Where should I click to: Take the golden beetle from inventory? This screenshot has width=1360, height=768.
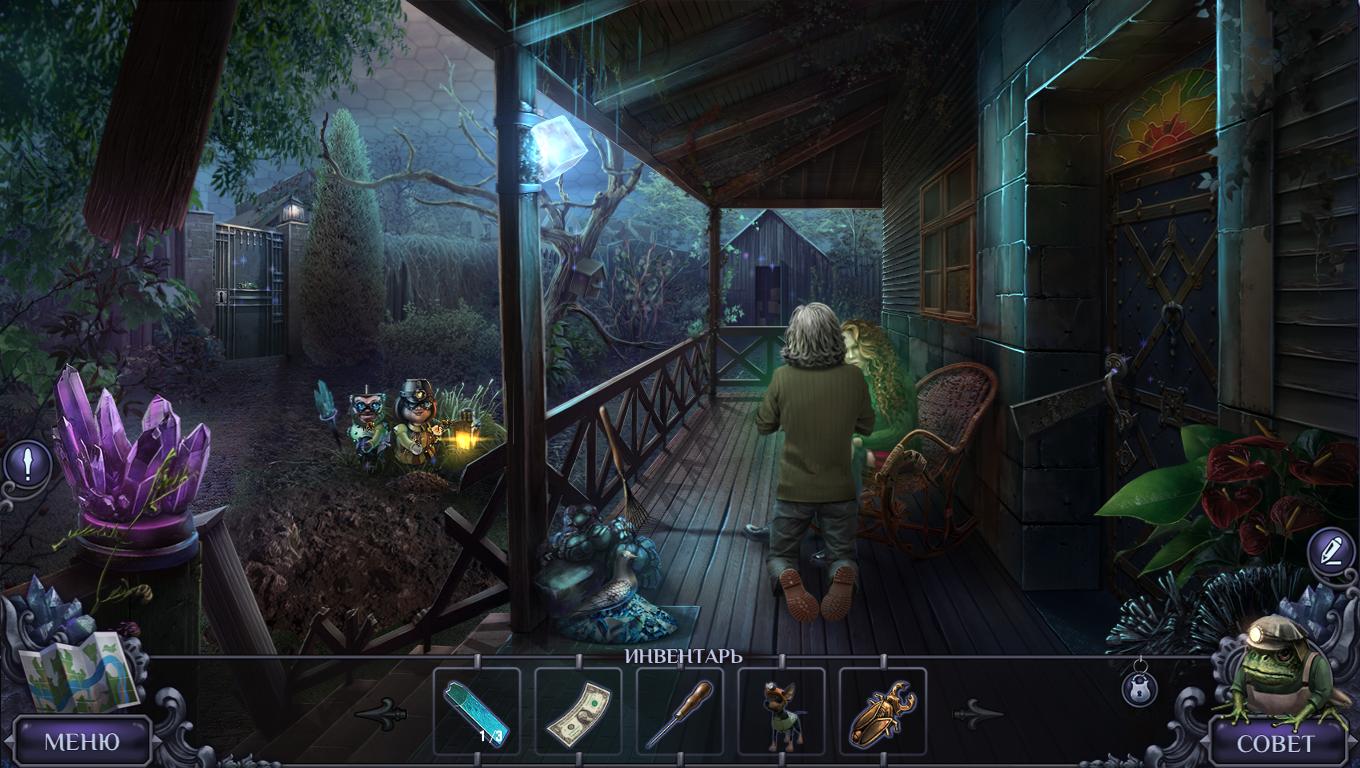[x=882, y=712]
